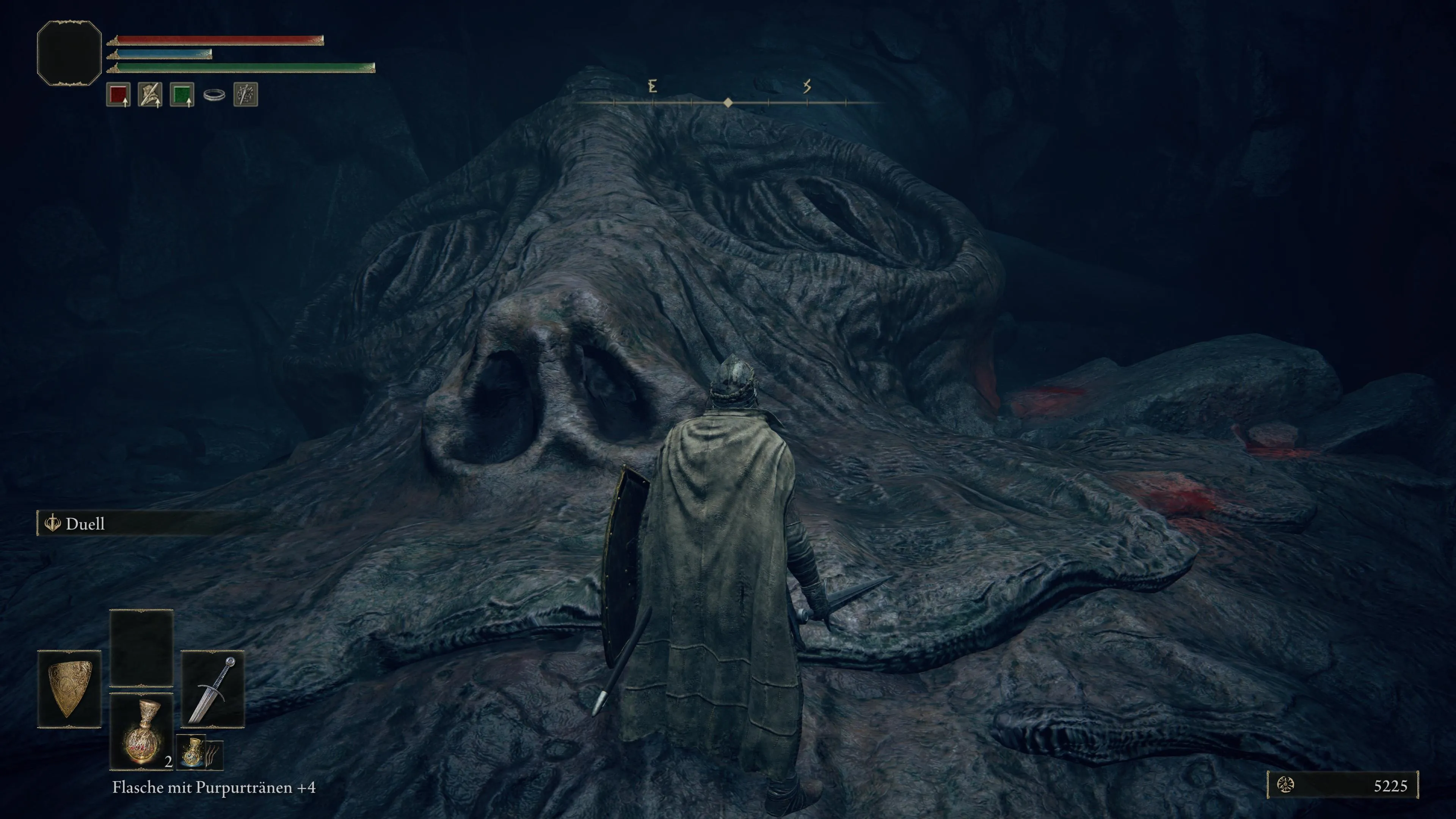Viewport: 1456px width, 819px height.
Task: Pick the small blue flask quick slot
Action: (192, 752)
